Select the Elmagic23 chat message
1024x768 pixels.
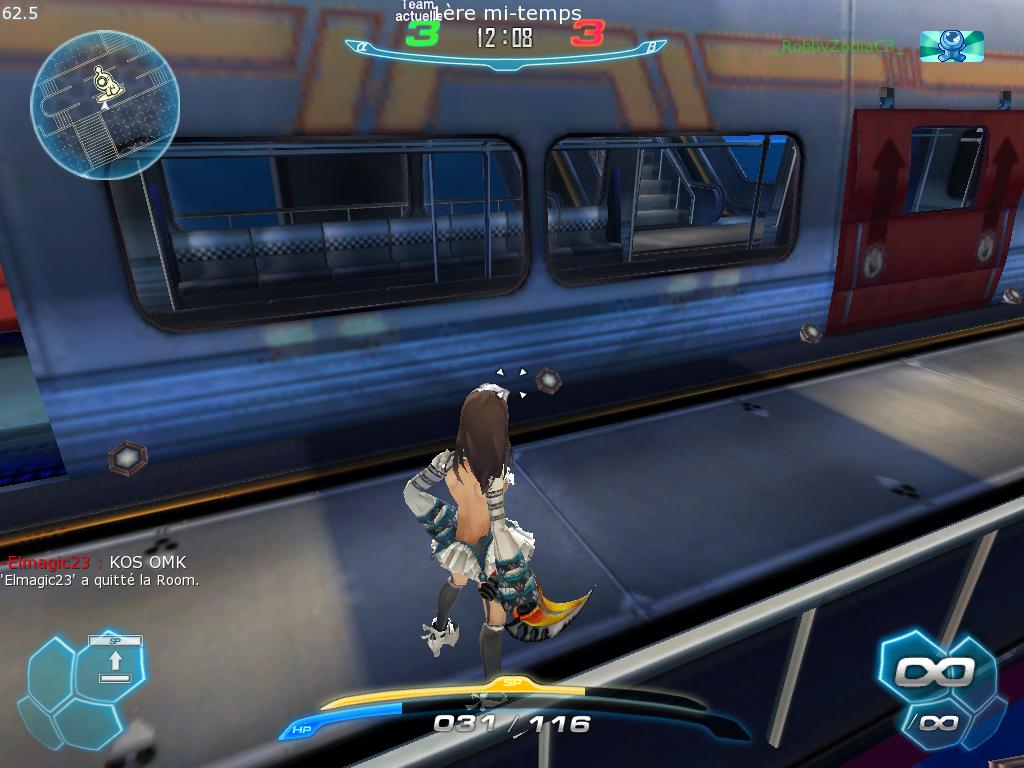[95, 562]
